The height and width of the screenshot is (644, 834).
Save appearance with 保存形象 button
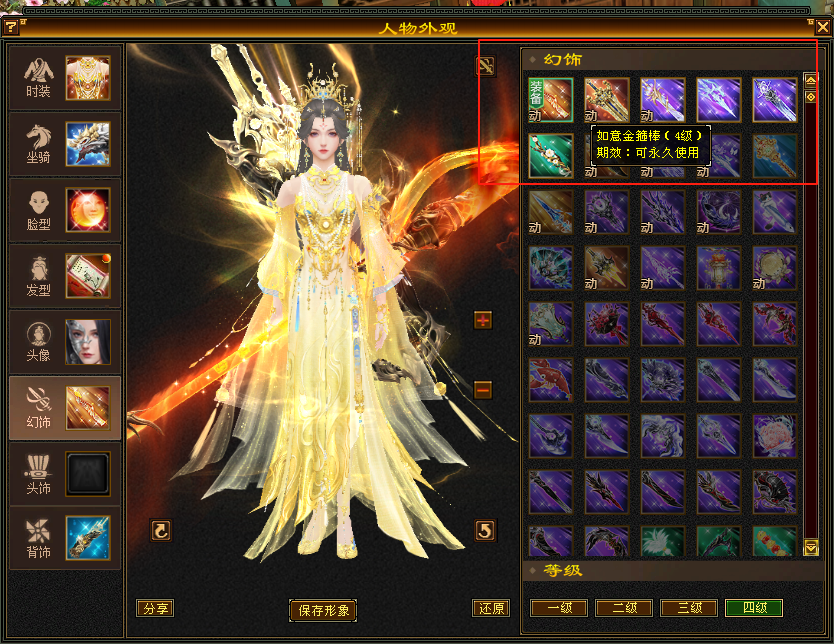323,610
